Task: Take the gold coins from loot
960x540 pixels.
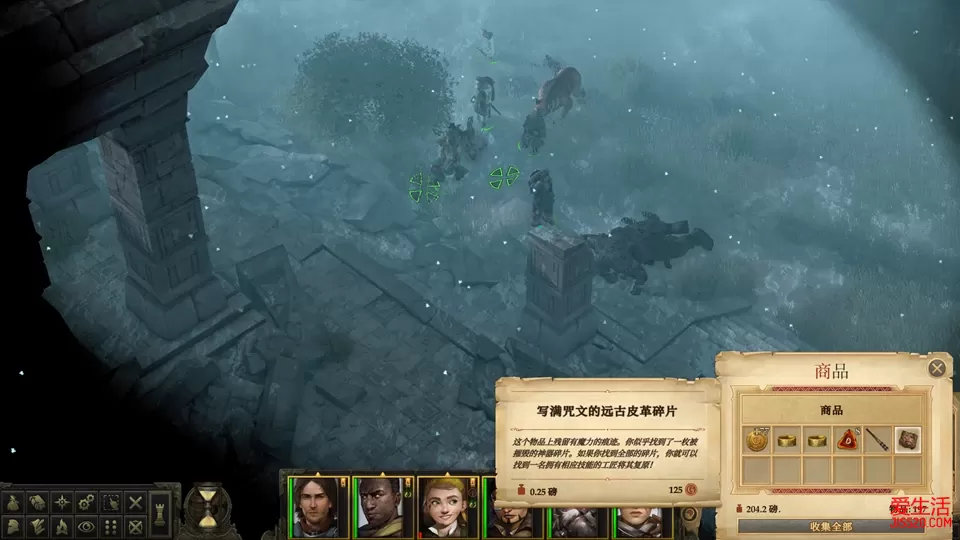Action: [x=756, y=439]
